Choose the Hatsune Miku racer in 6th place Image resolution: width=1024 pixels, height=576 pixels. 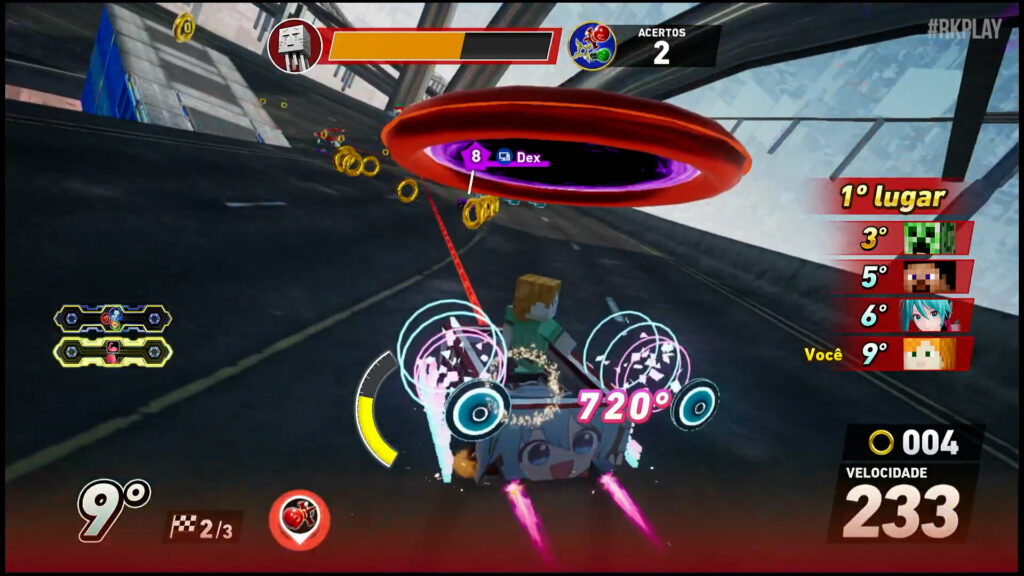point(923,315)
